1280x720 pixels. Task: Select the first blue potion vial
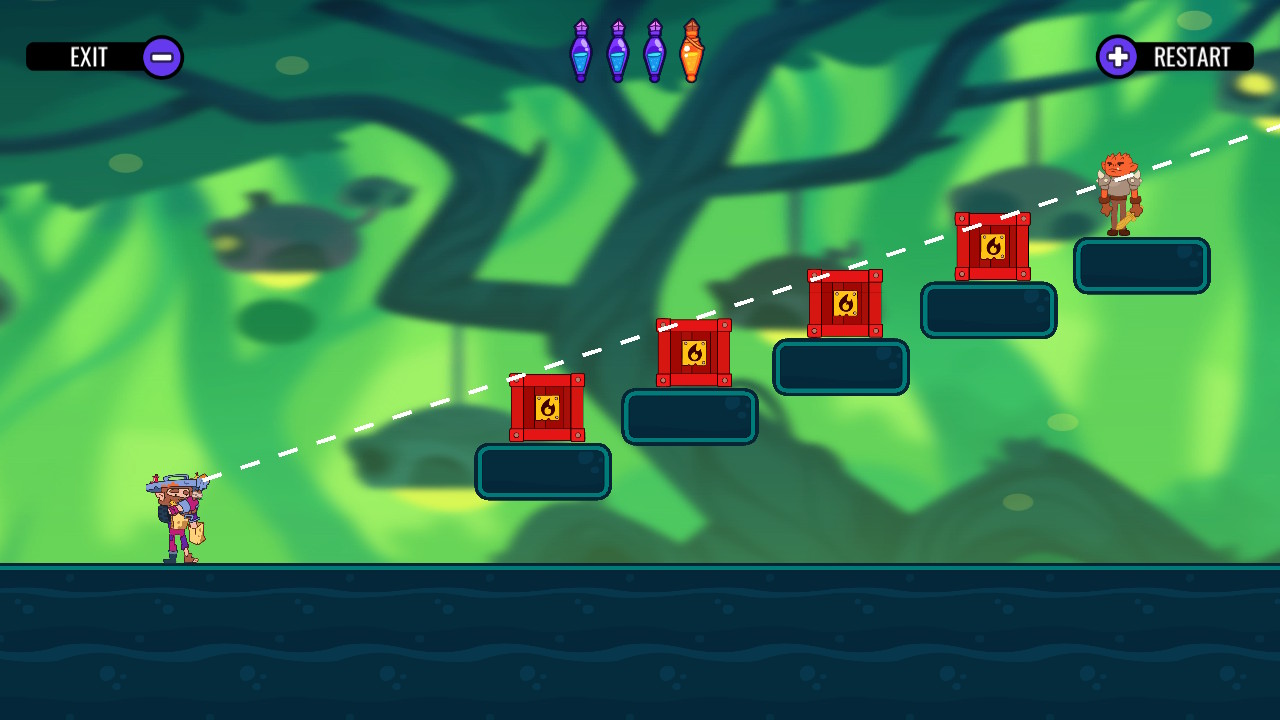581,48
